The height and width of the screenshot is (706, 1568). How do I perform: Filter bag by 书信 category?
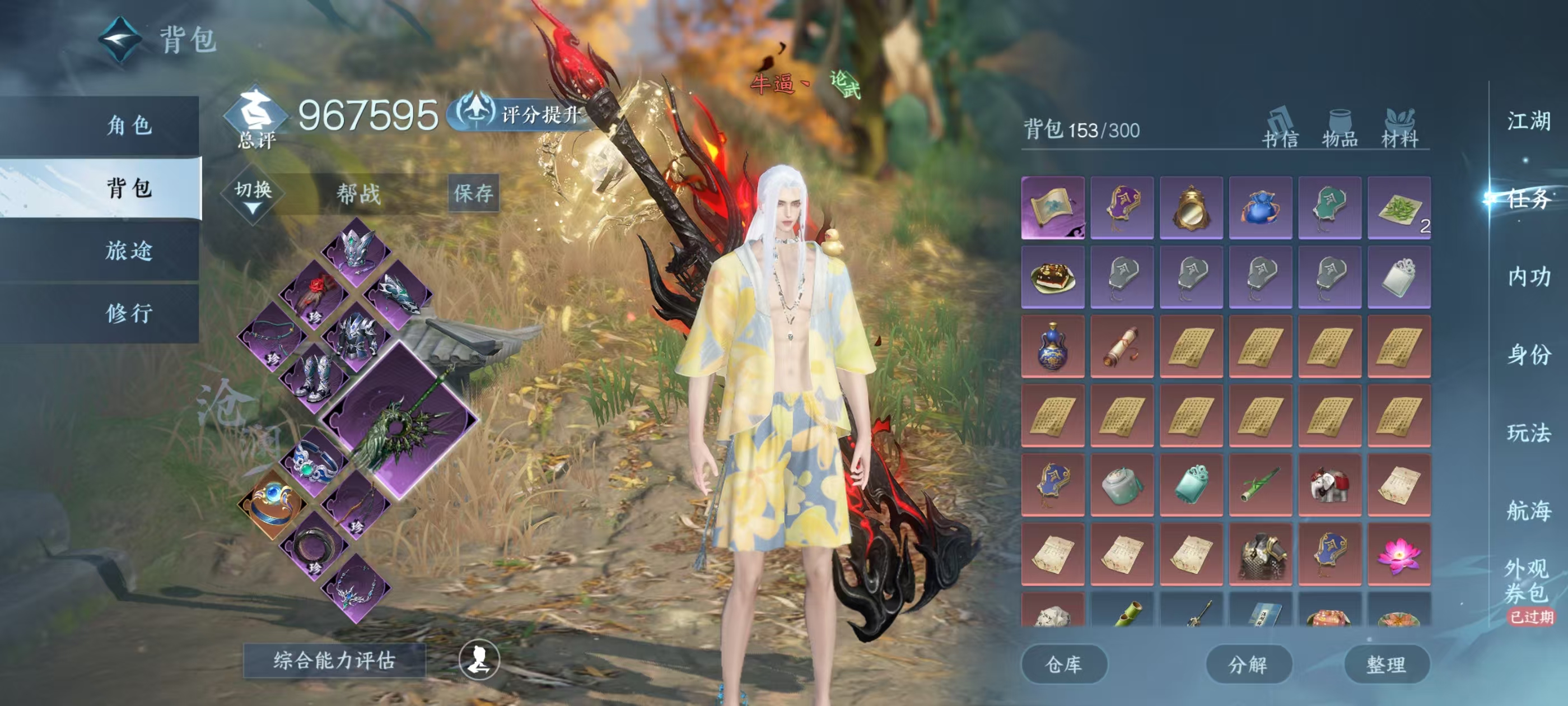point(1280,129)
